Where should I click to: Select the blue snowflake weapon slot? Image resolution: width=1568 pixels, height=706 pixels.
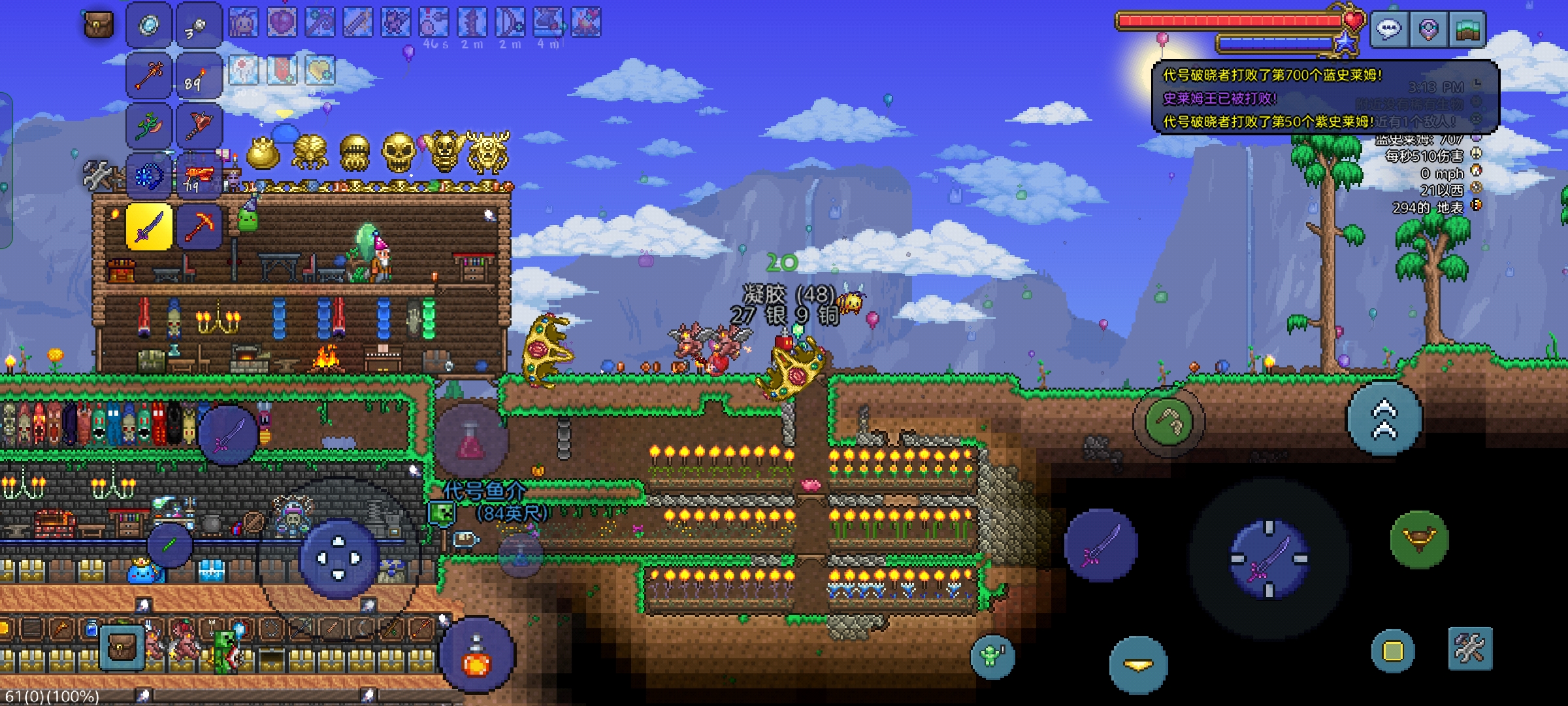coord(149,176)
